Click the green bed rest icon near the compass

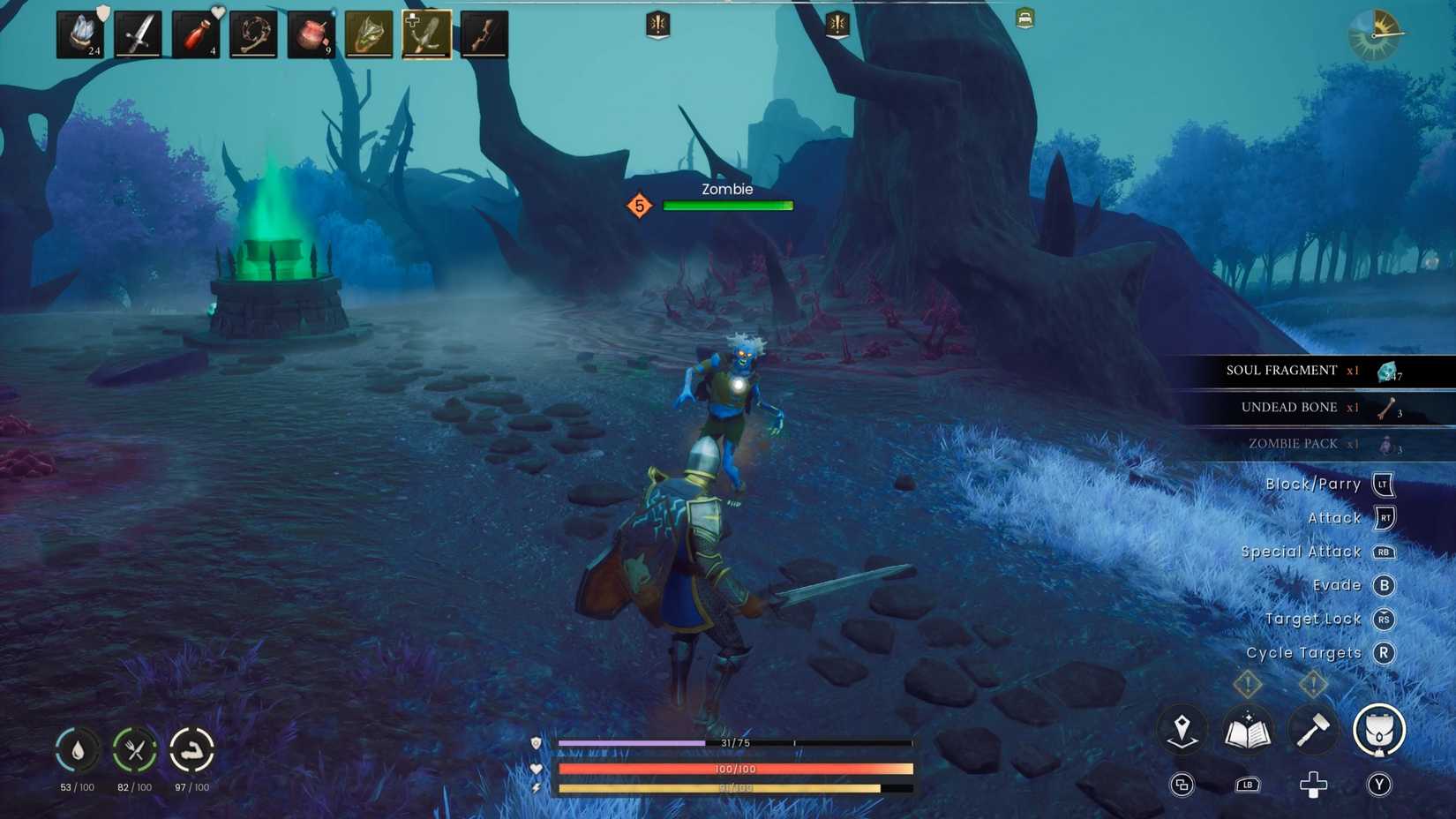pyautogui.click(x=1024, y=19)
